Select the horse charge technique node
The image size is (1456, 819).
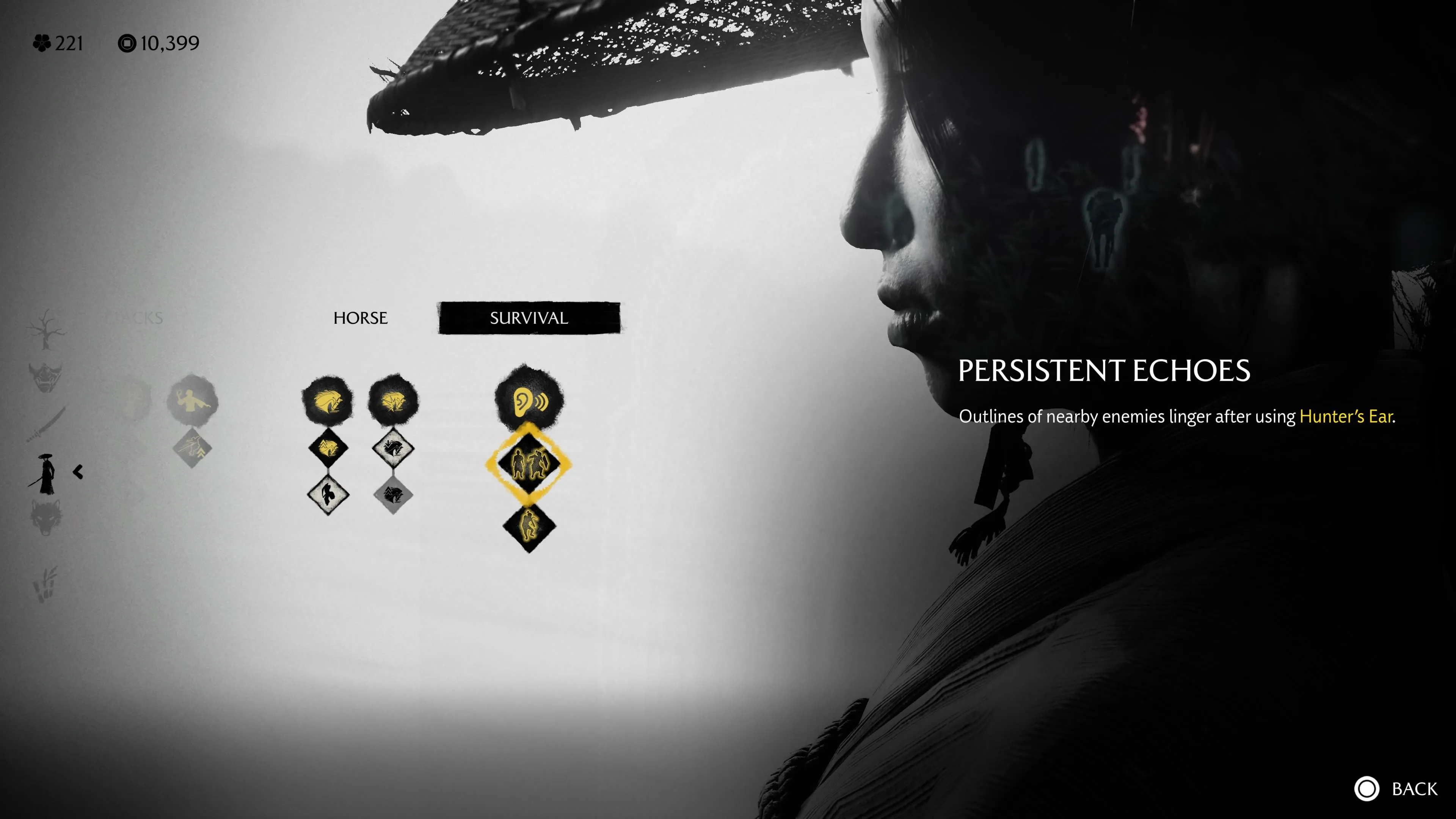click(x=394, y=399)
